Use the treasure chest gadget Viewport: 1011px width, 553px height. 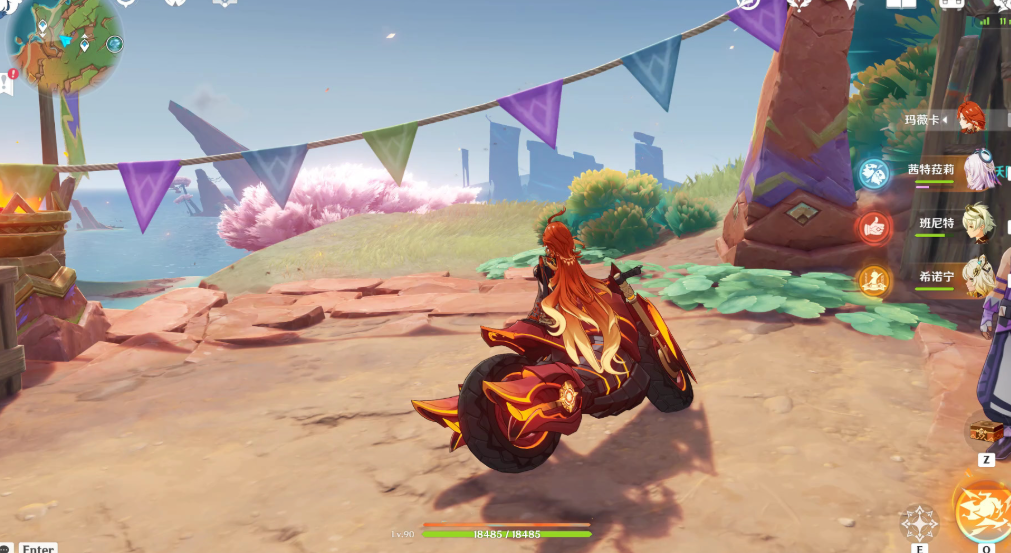click(986, 433)
